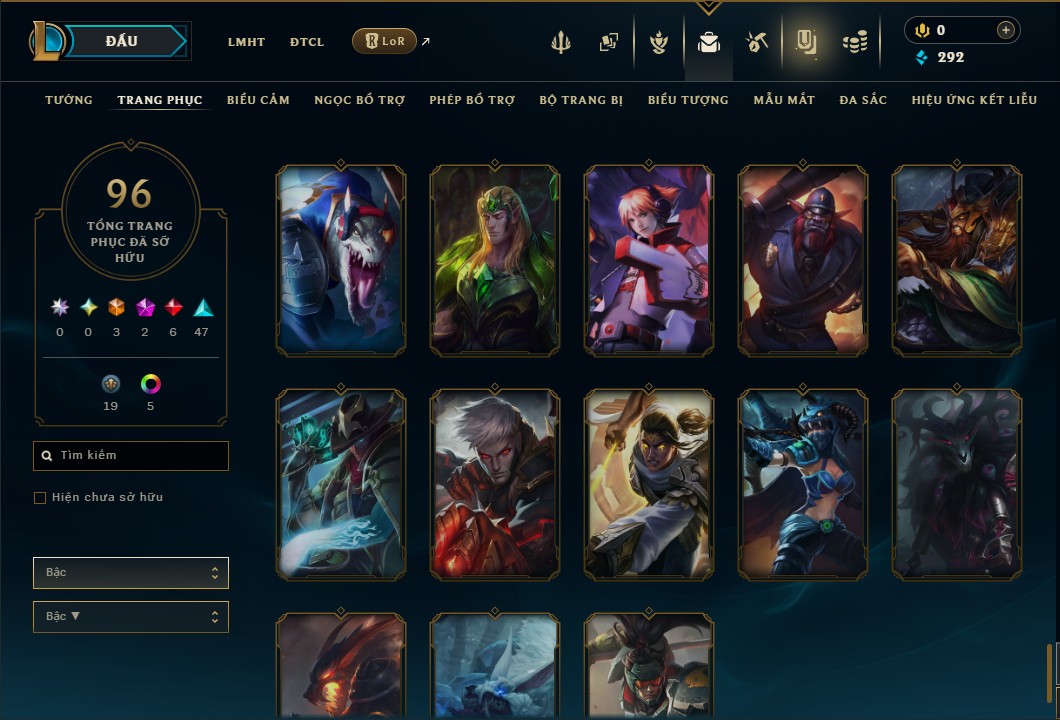
Task: Open the LMHT game link
Action: point(246,42)
